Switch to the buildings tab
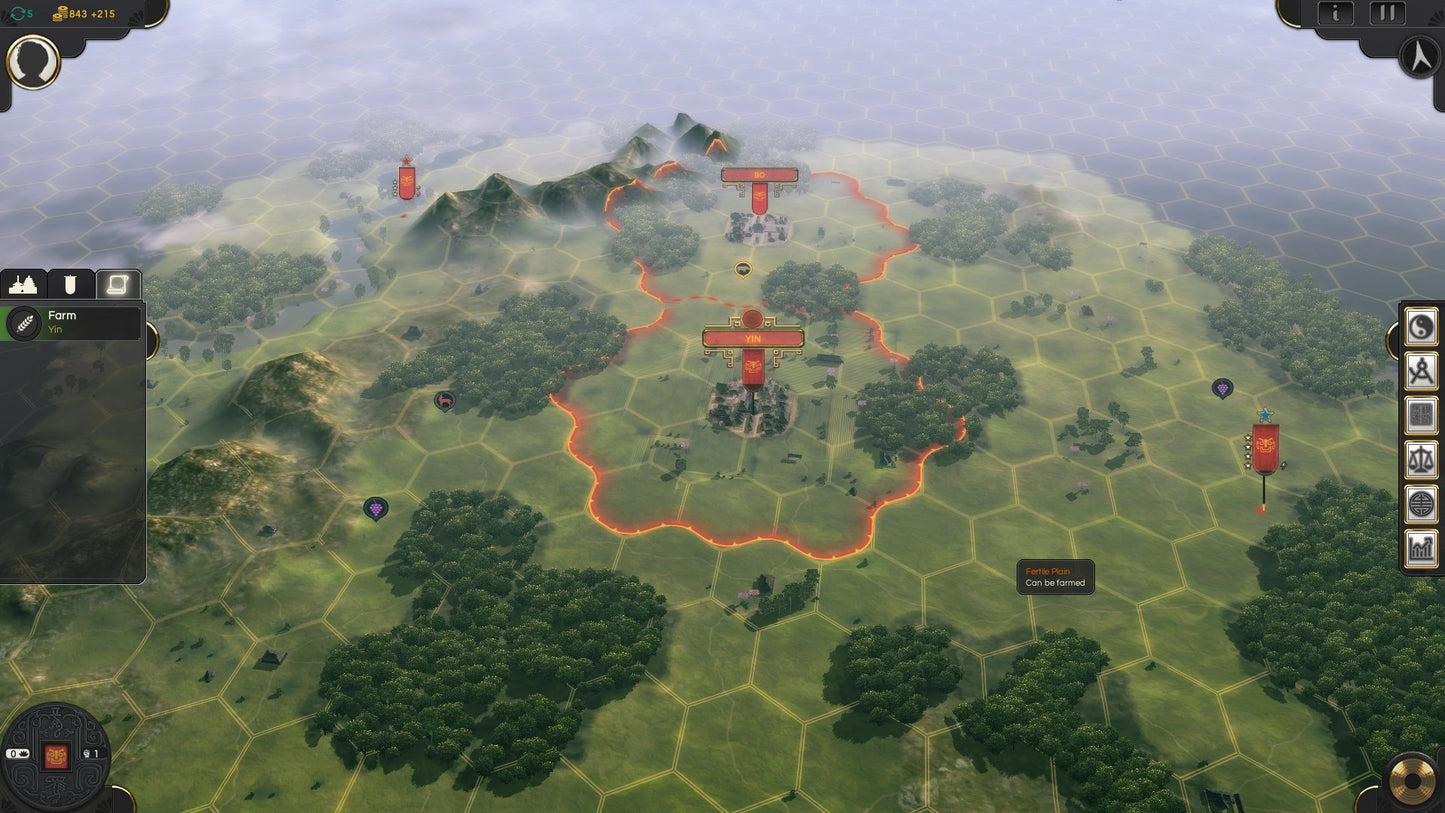 pos(23,285)
